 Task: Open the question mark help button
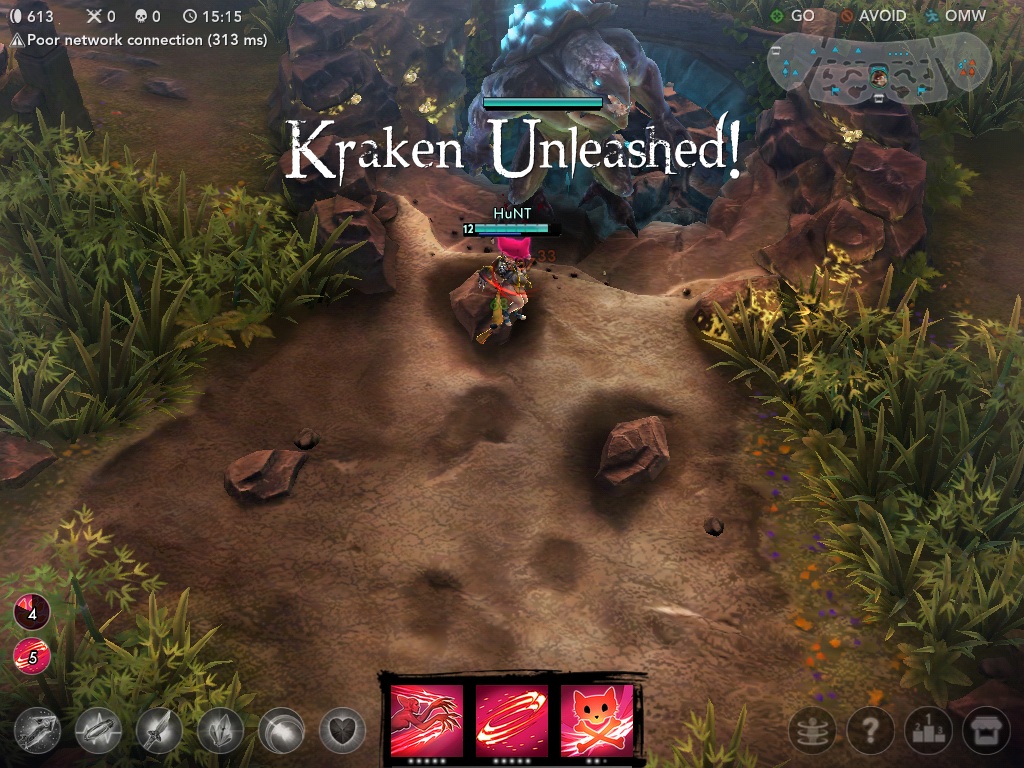[x=870, y=732]
